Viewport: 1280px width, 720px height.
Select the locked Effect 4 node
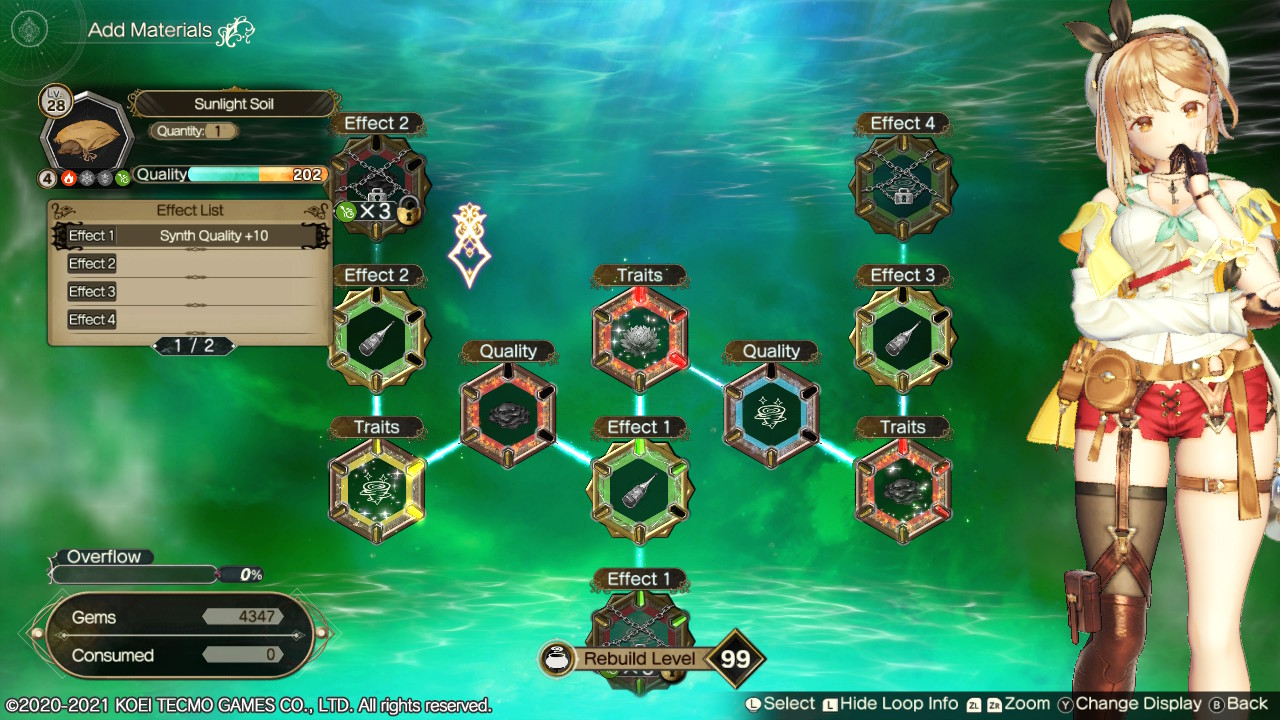coord(902,183)
